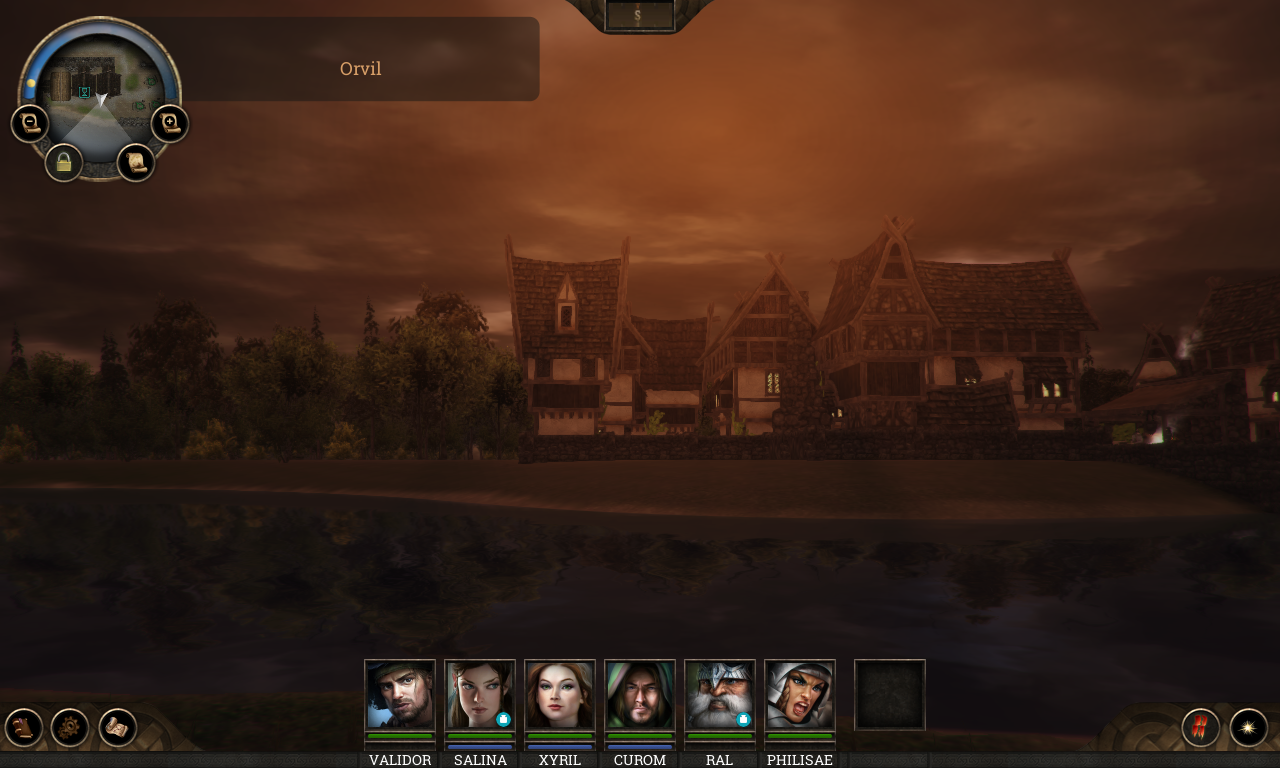Open the world map scroll below the minimap
This screenshot has width=1280, height=768.
[x=136, y=162]
